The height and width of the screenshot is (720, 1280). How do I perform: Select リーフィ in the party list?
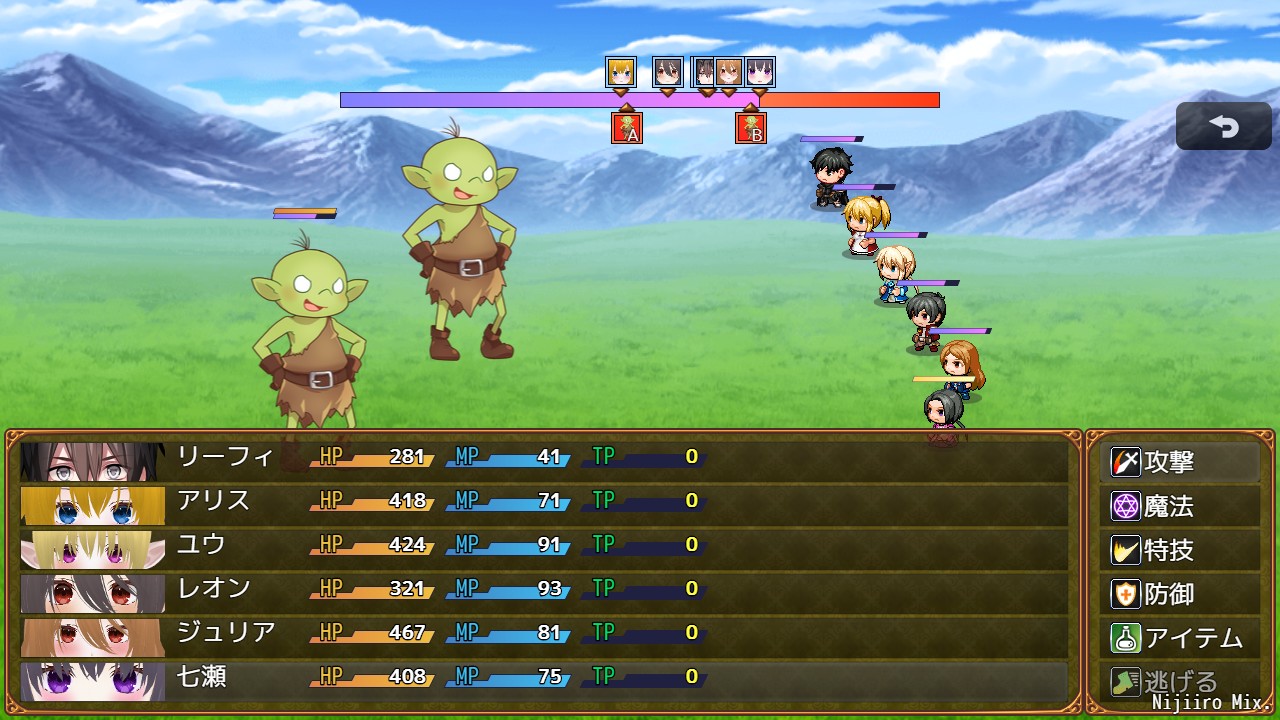point(544,458)
